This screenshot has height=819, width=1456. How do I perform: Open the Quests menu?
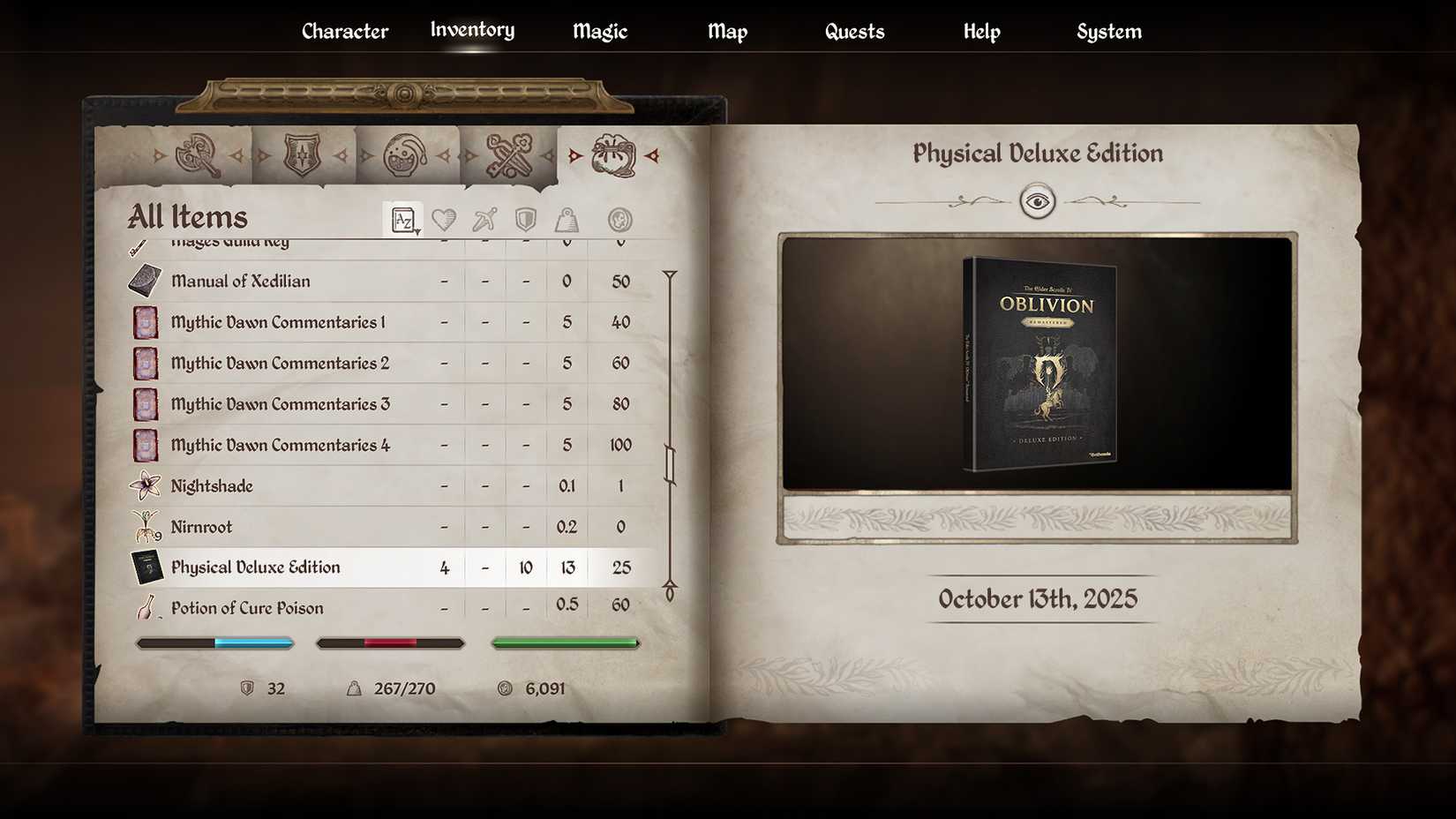pyautogui.click(x=852, y=31)
